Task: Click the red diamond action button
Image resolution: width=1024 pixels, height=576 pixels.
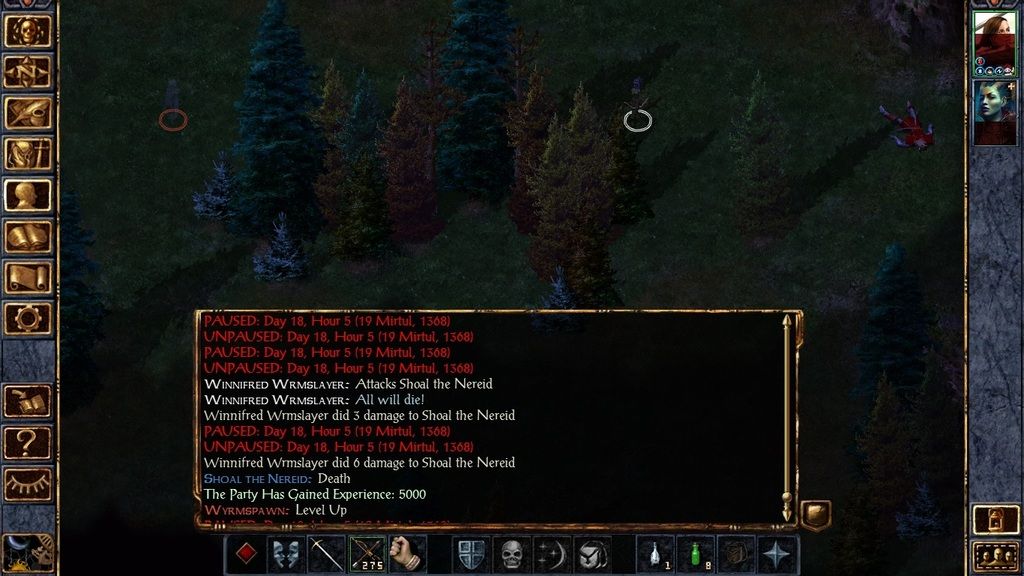Action: 245,554
